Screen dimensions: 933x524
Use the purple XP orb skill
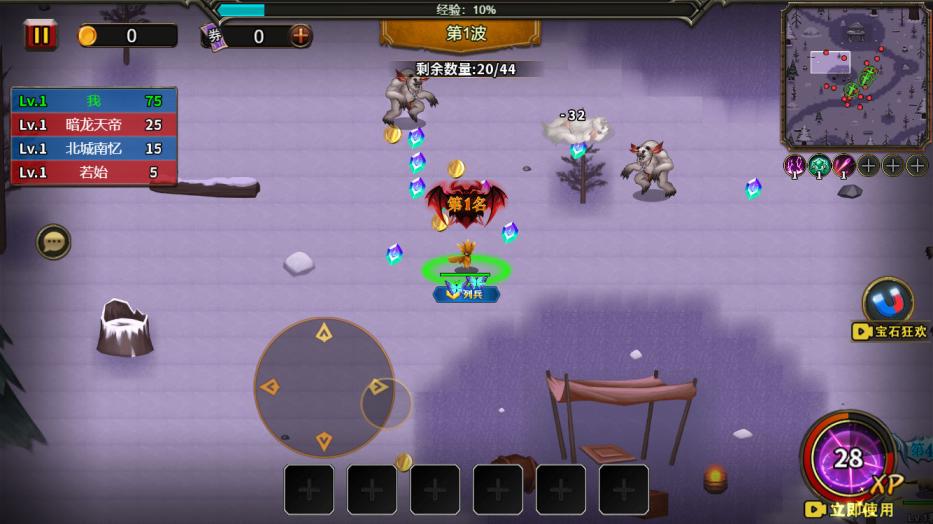[x=848, y=458]
